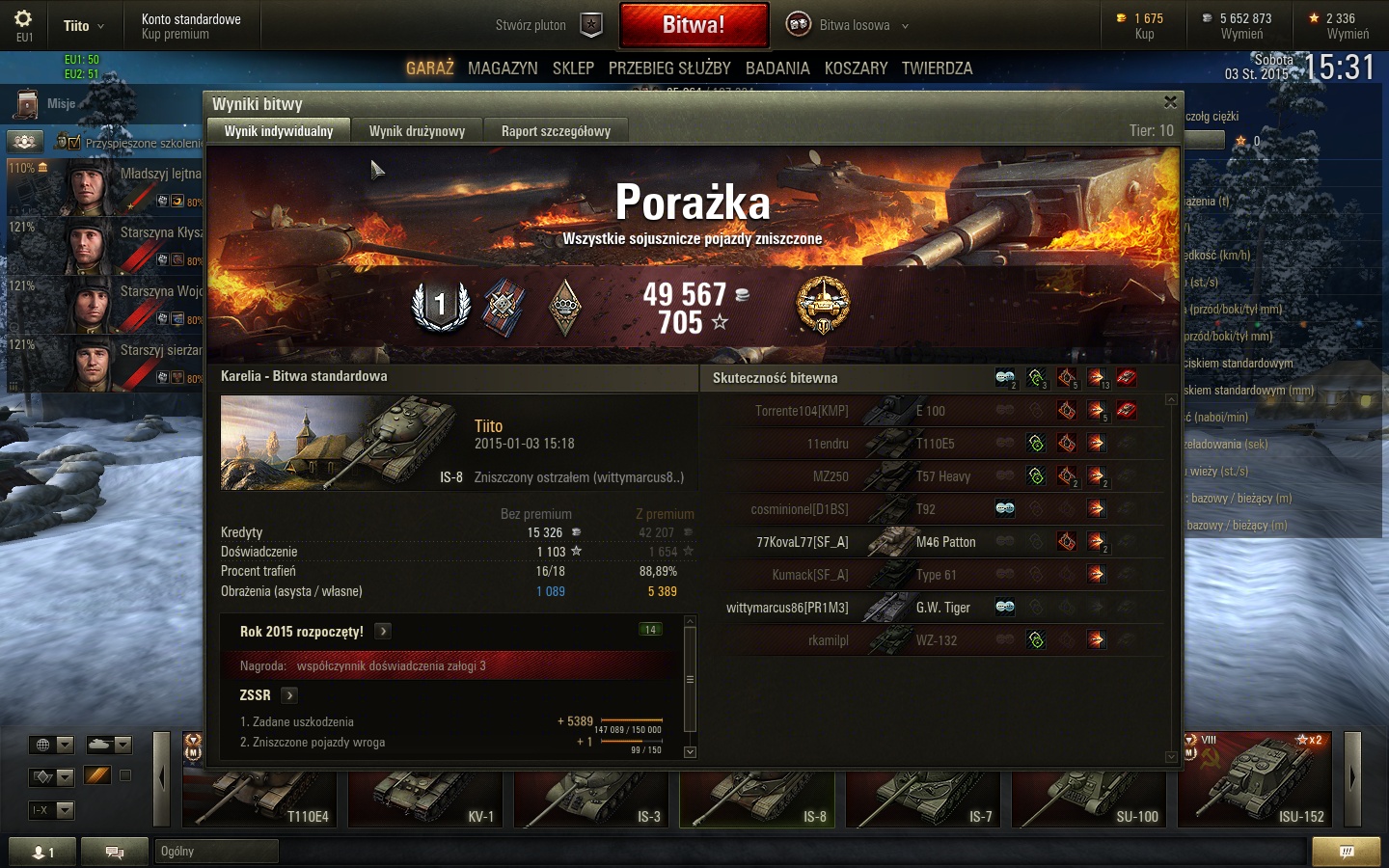Expand the ZSSR mission arrow
This screenshot has height=868, width=1389.
click(x=289, y=695)
